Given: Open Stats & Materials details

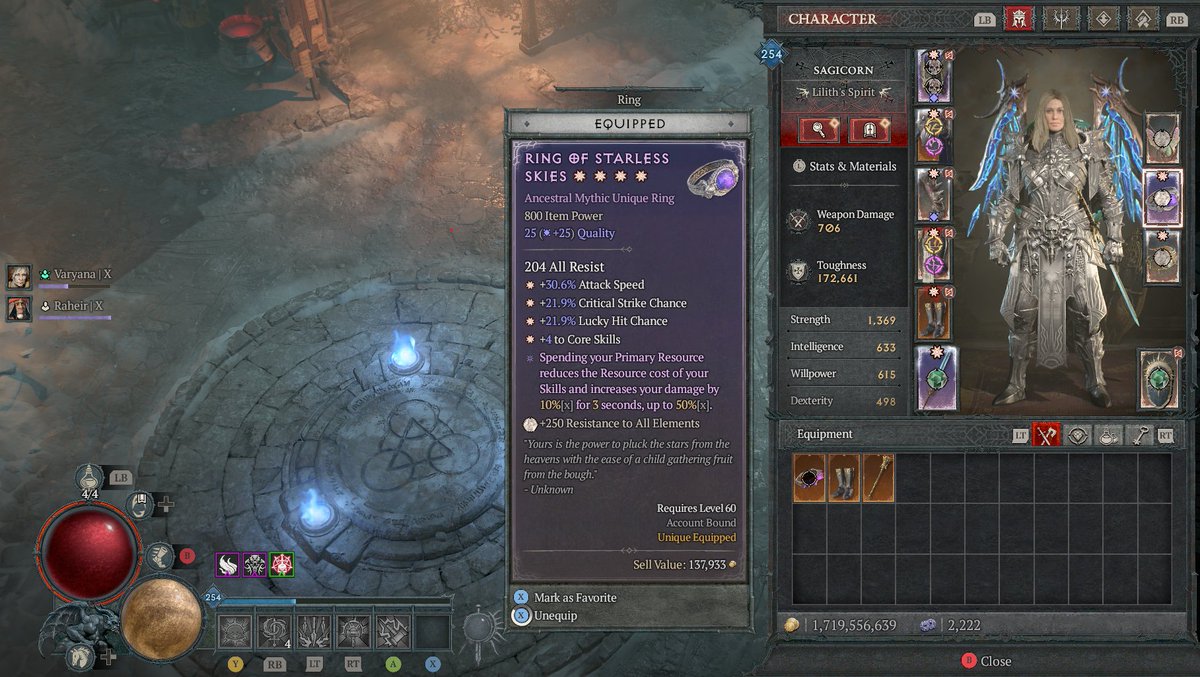Looking at the screenshot, I should (x=843, y=166).
